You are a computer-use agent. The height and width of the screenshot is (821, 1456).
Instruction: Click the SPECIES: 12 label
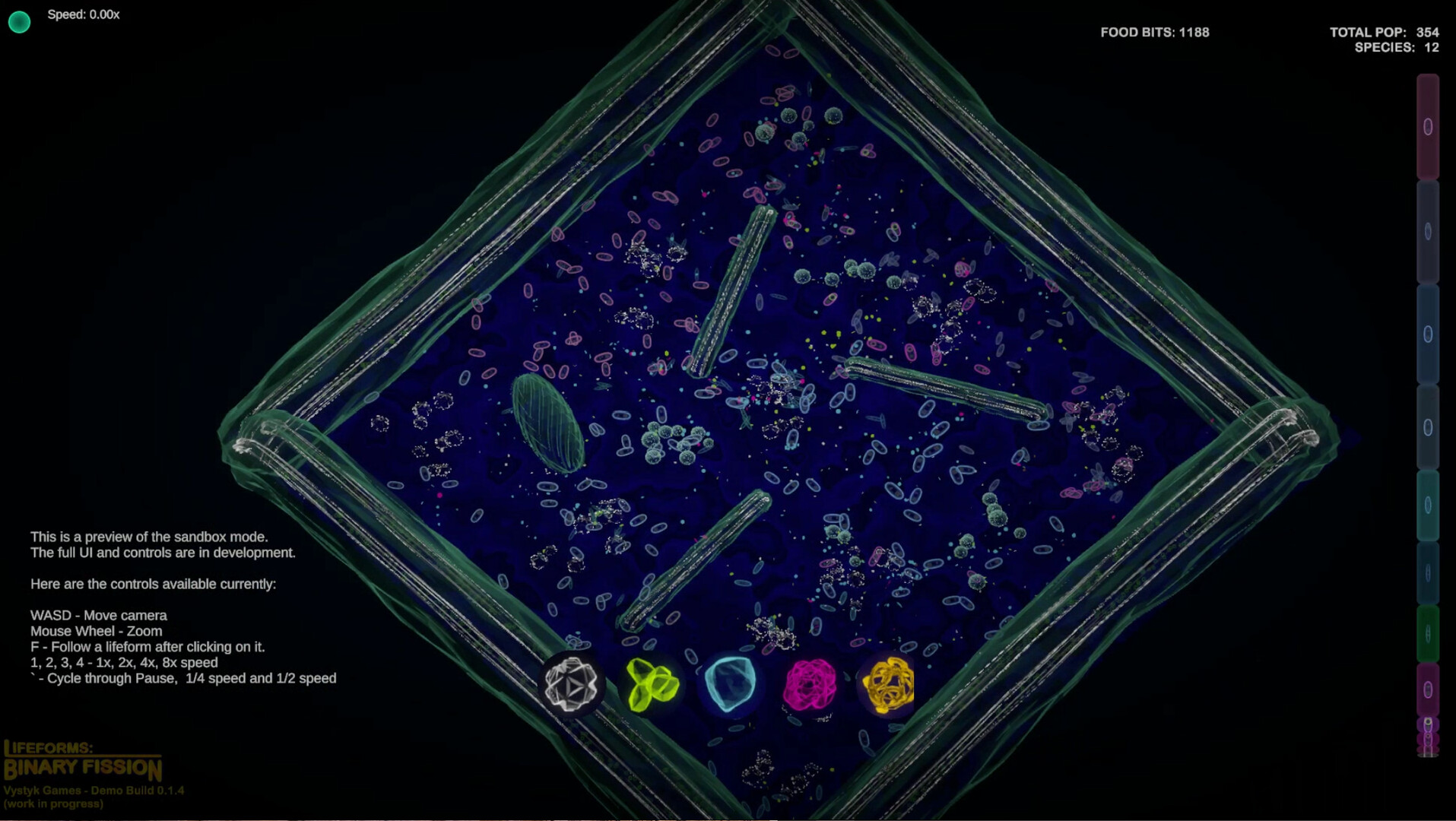tap(1399, 48)
